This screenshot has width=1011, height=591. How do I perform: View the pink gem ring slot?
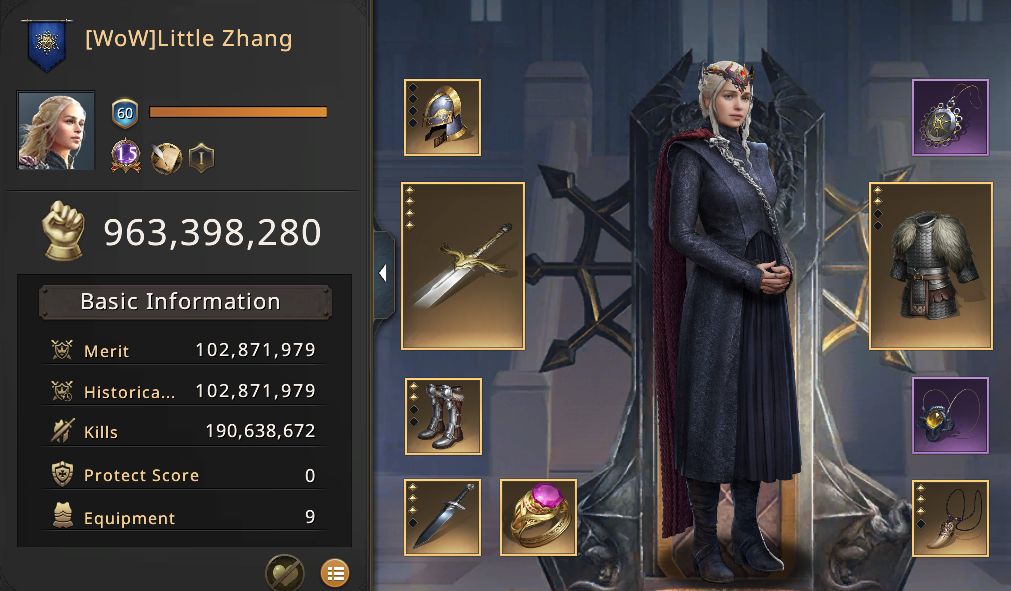tap(538, 517)
